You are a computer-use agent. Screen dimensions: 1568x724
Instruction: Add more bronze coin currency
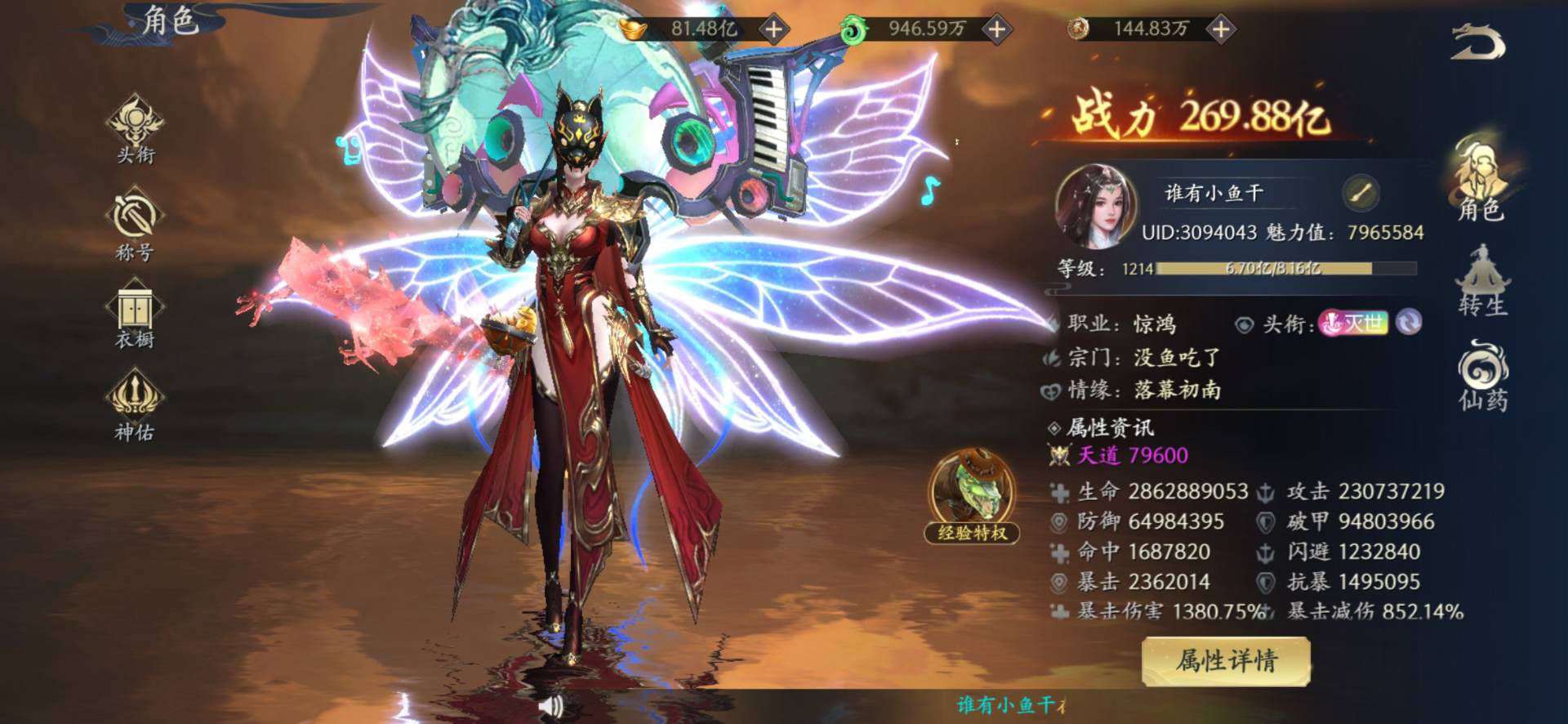(1220, 29)
